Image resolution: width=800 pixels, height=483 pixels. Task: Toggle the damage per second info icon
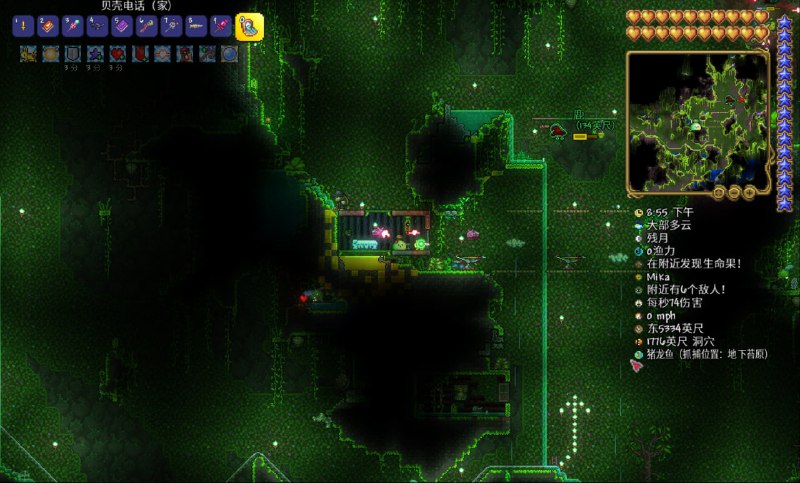pyautogui.click(x=639, y=302)
